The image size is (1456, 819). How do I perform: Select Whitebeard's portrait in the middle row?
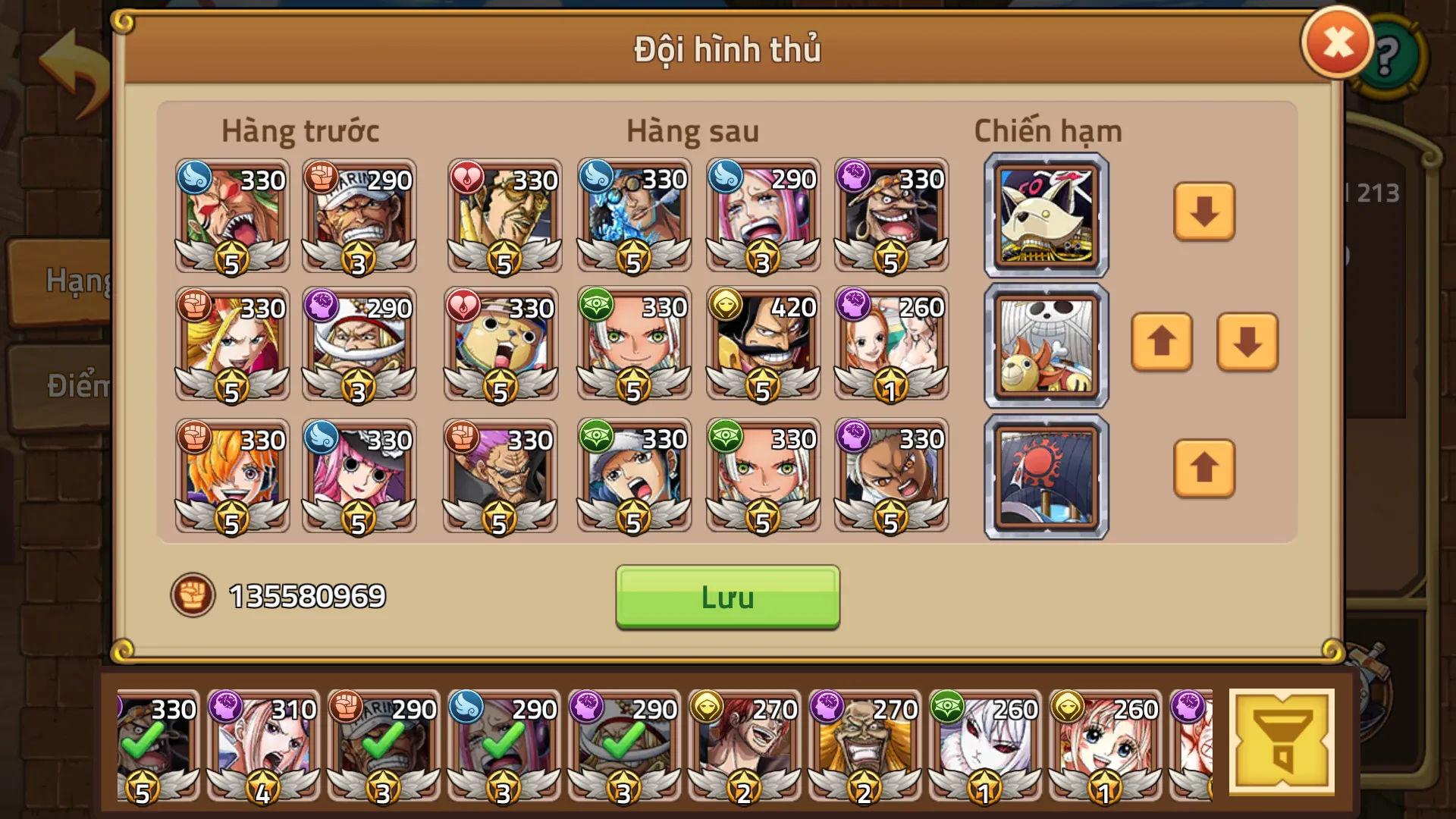pyautogui.click(x=360, y=345)
